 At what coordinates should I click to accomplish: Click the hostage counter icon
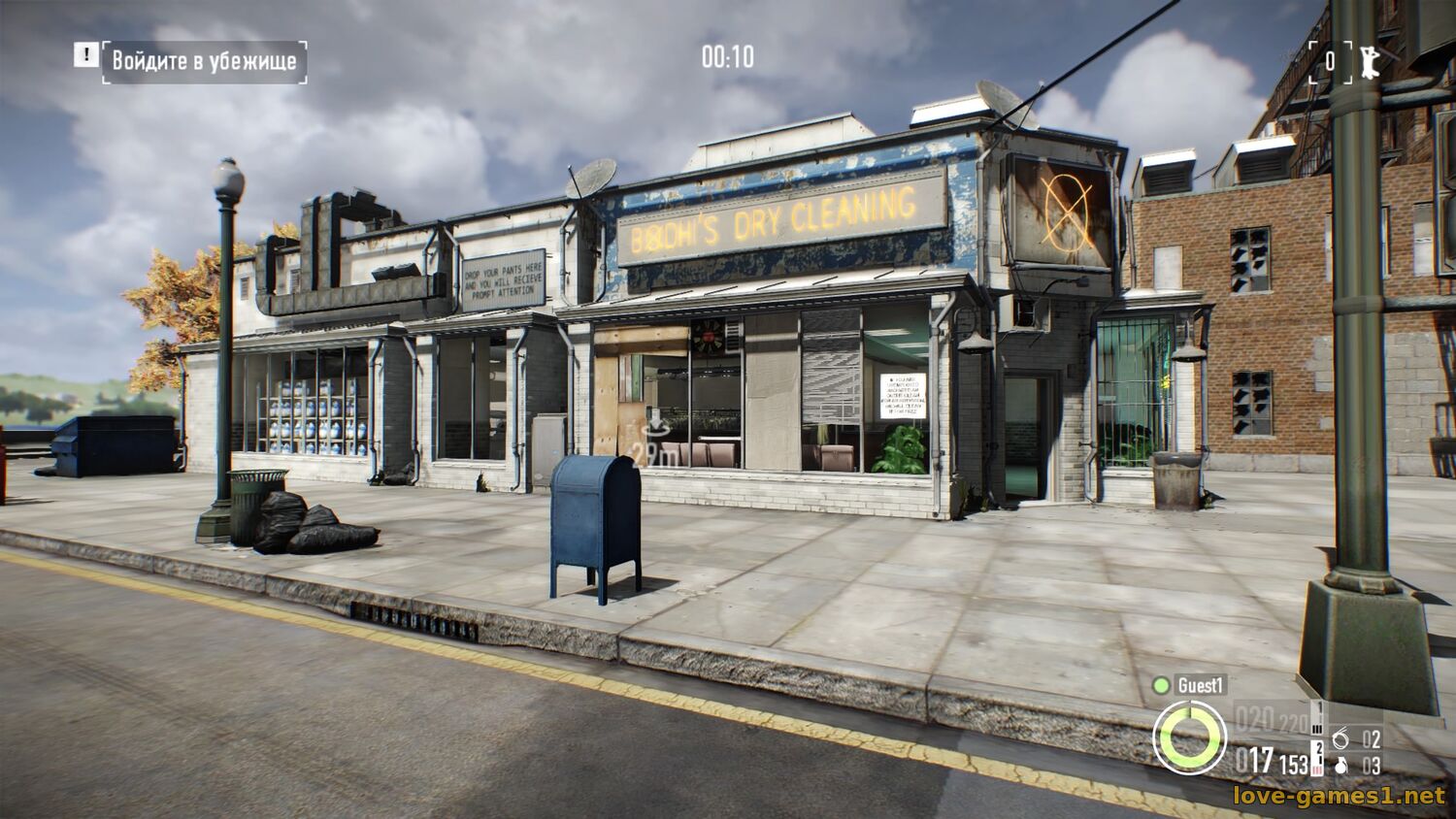(1370, 59)
